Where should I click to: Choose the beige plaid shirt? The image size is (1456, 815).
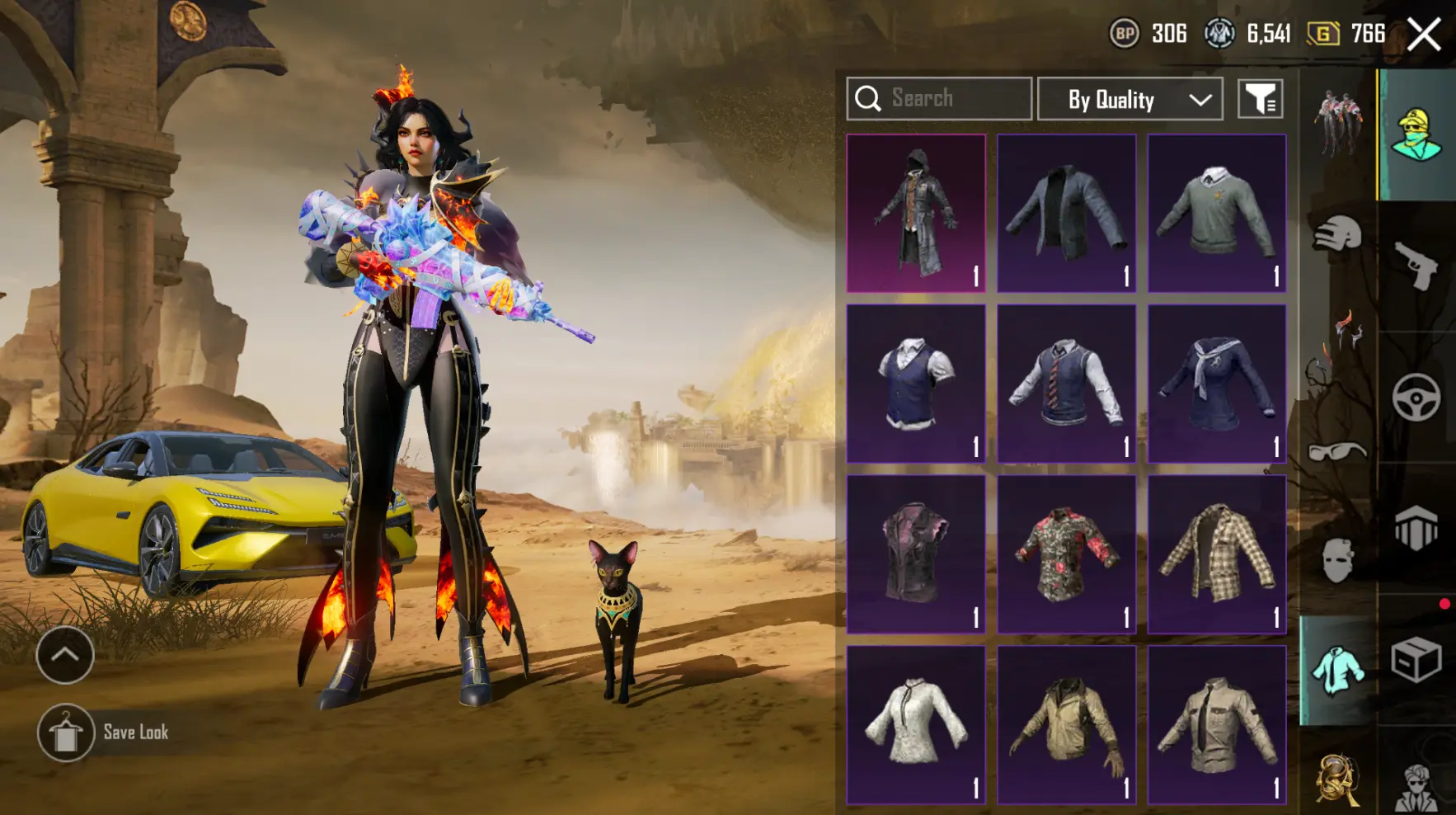point(1216,554)
